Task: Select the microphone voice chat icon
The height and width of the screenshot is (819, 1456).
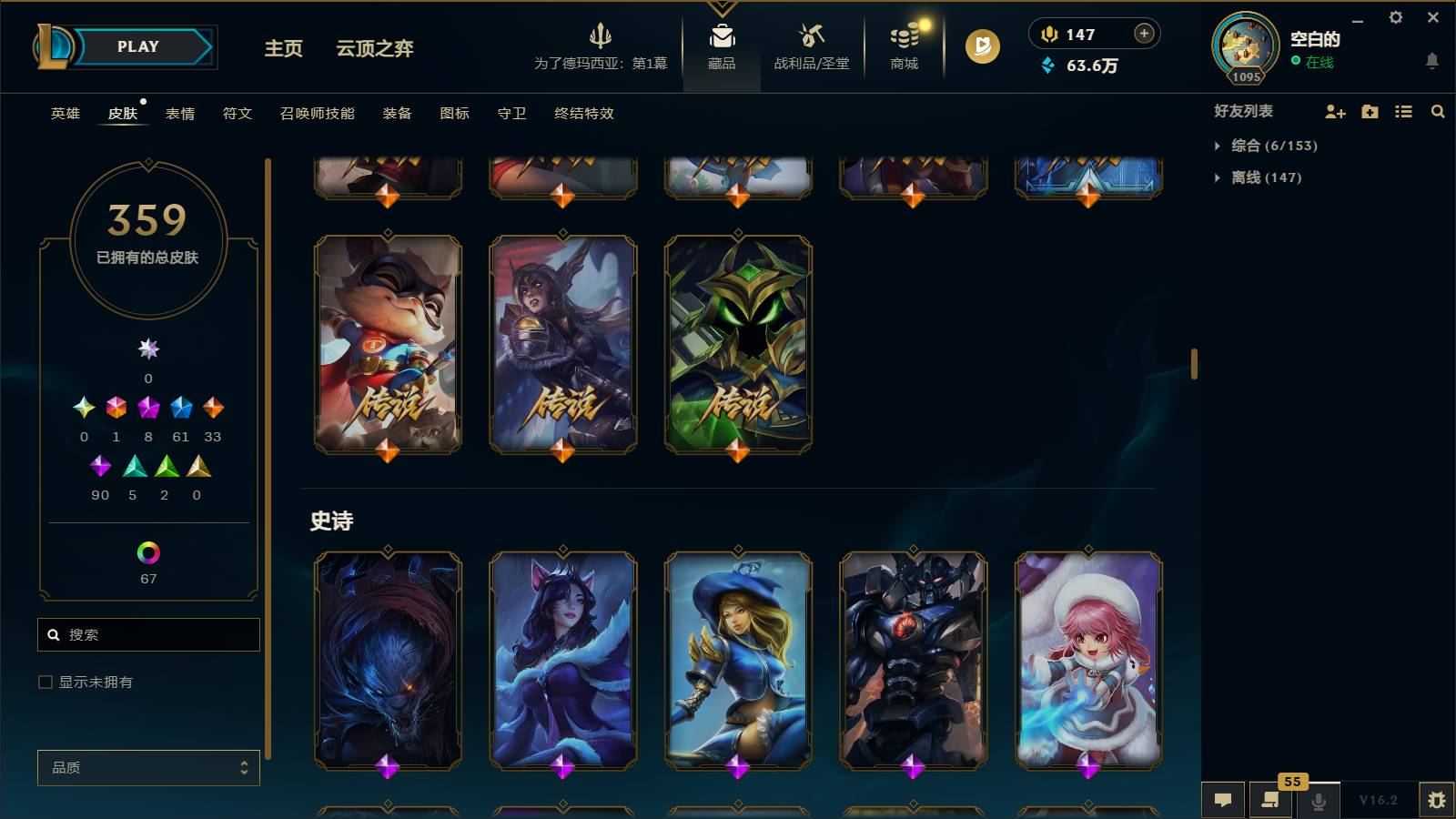Action: point(1319,800)
